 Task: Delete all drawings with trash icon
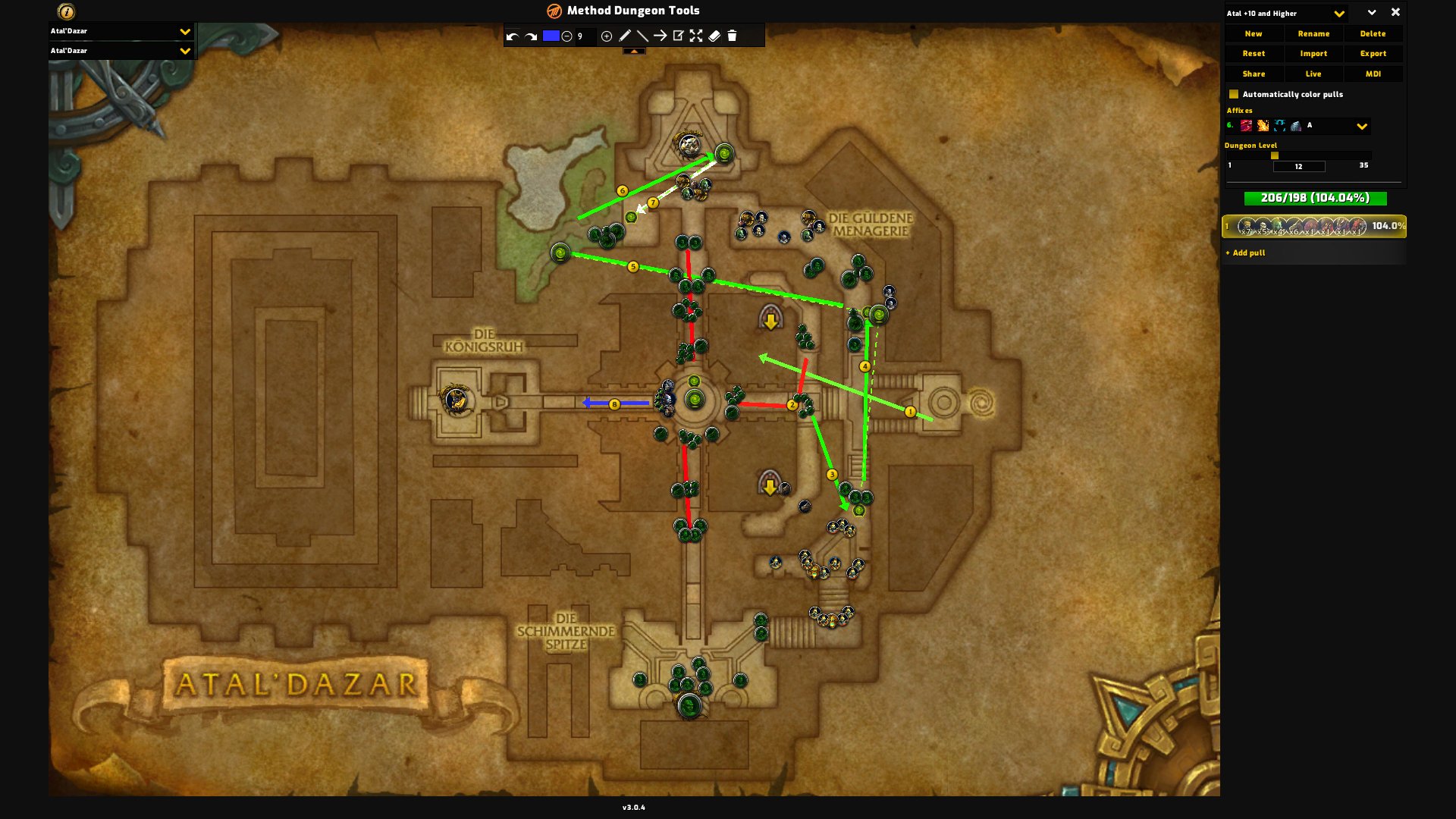pos(733,36)
